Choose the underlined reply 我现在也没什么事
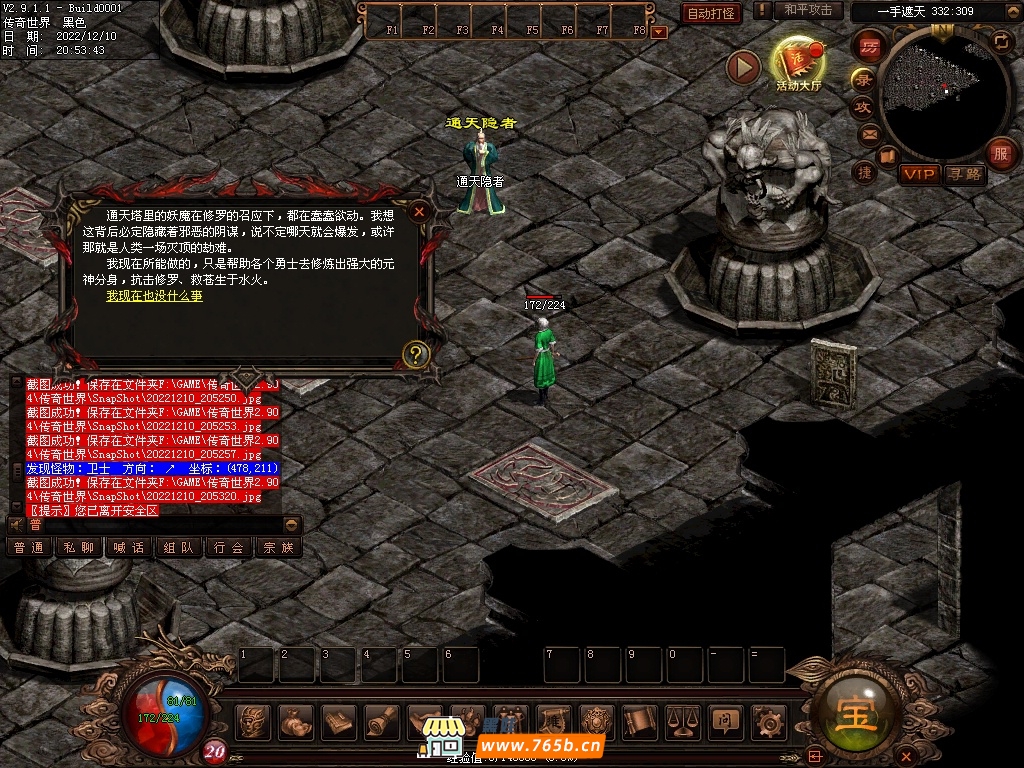 pyautogui.click(x=154, y=296)
